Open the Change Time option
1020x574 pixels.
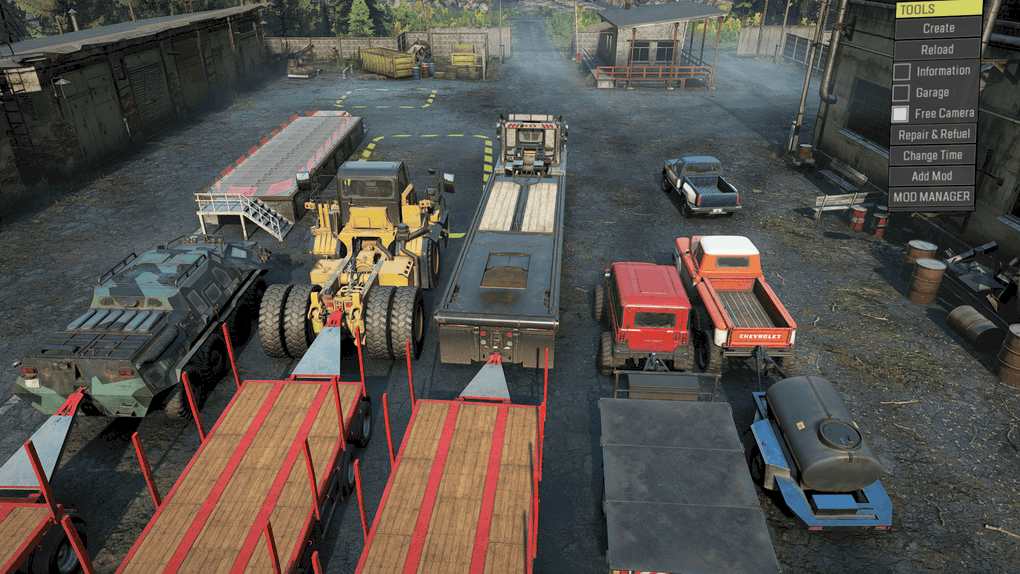point(932,155)
